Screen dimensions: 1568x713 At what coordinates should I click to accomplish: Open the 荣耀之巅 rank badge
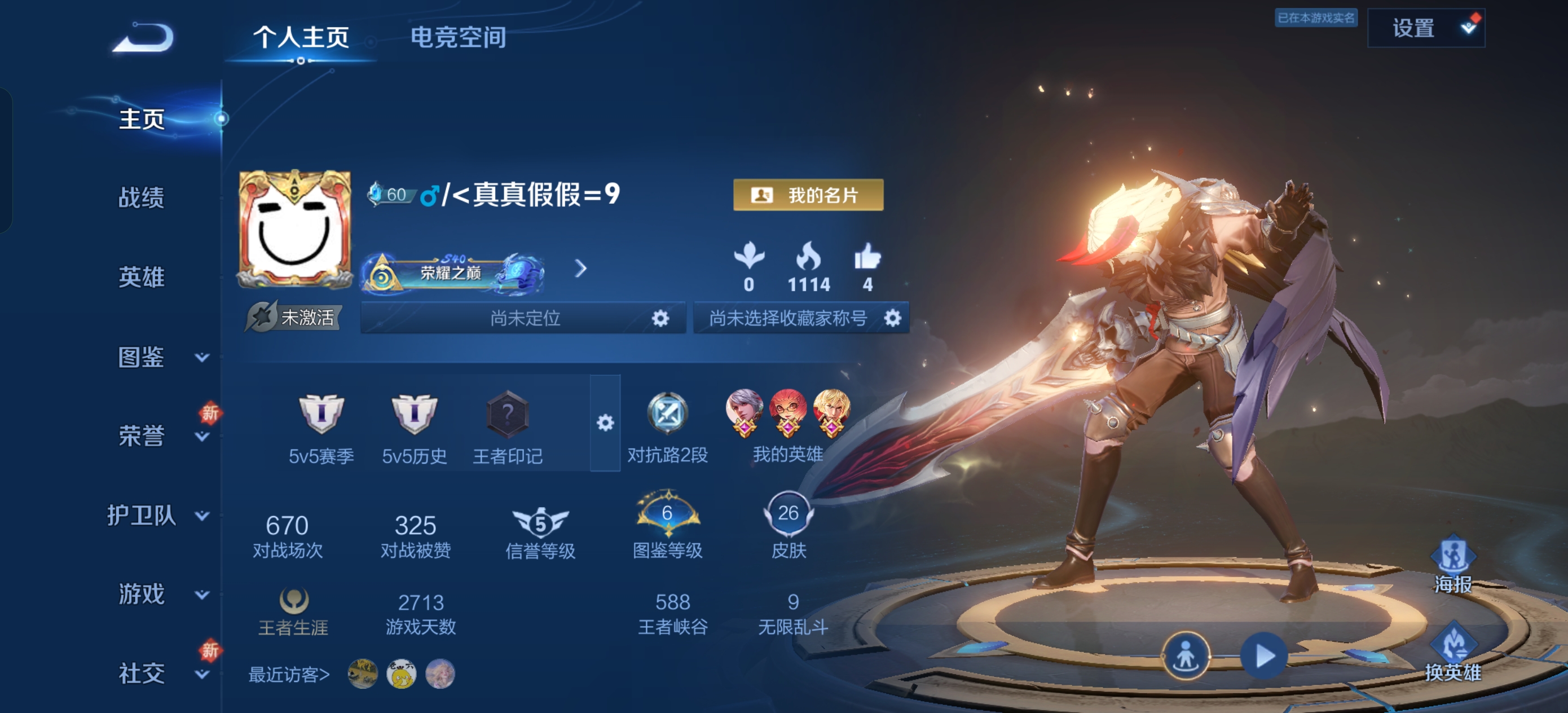pyautogui.click(x=452, y=271)
